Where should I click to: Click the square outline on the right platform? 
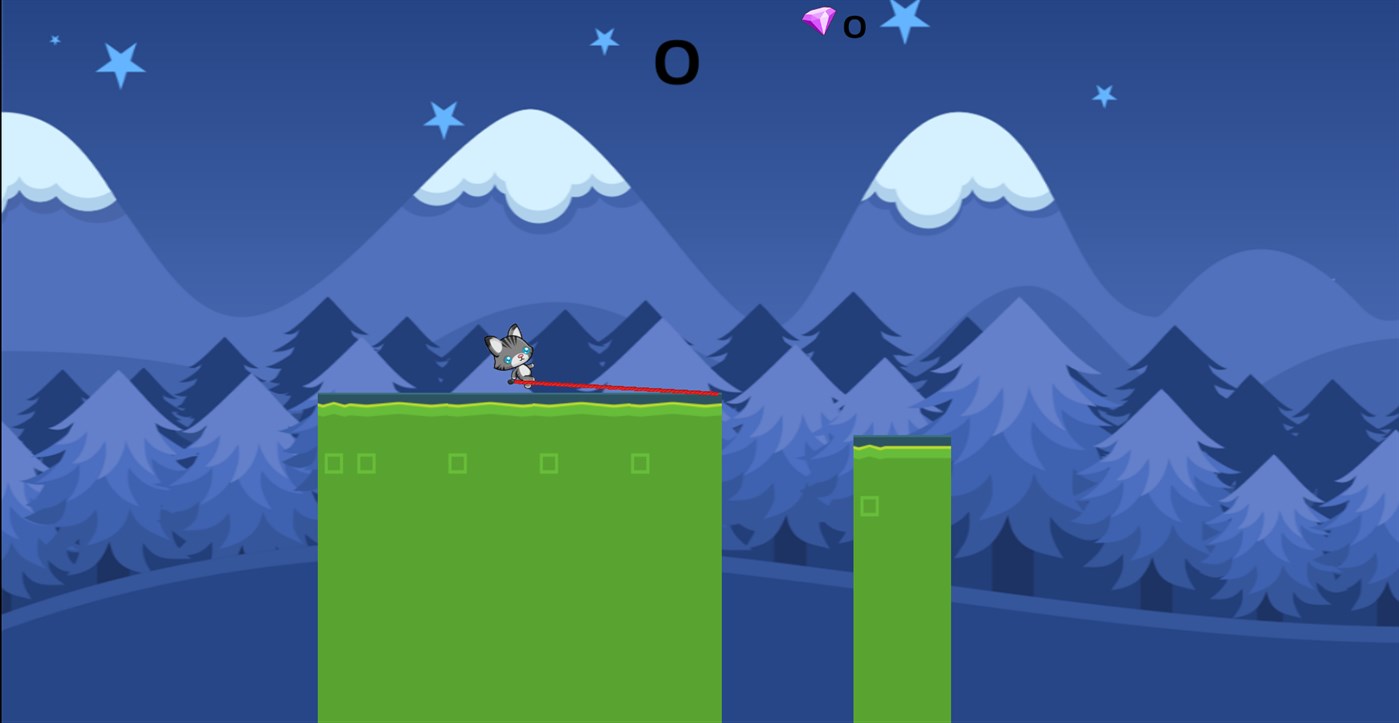pos(871,507)
